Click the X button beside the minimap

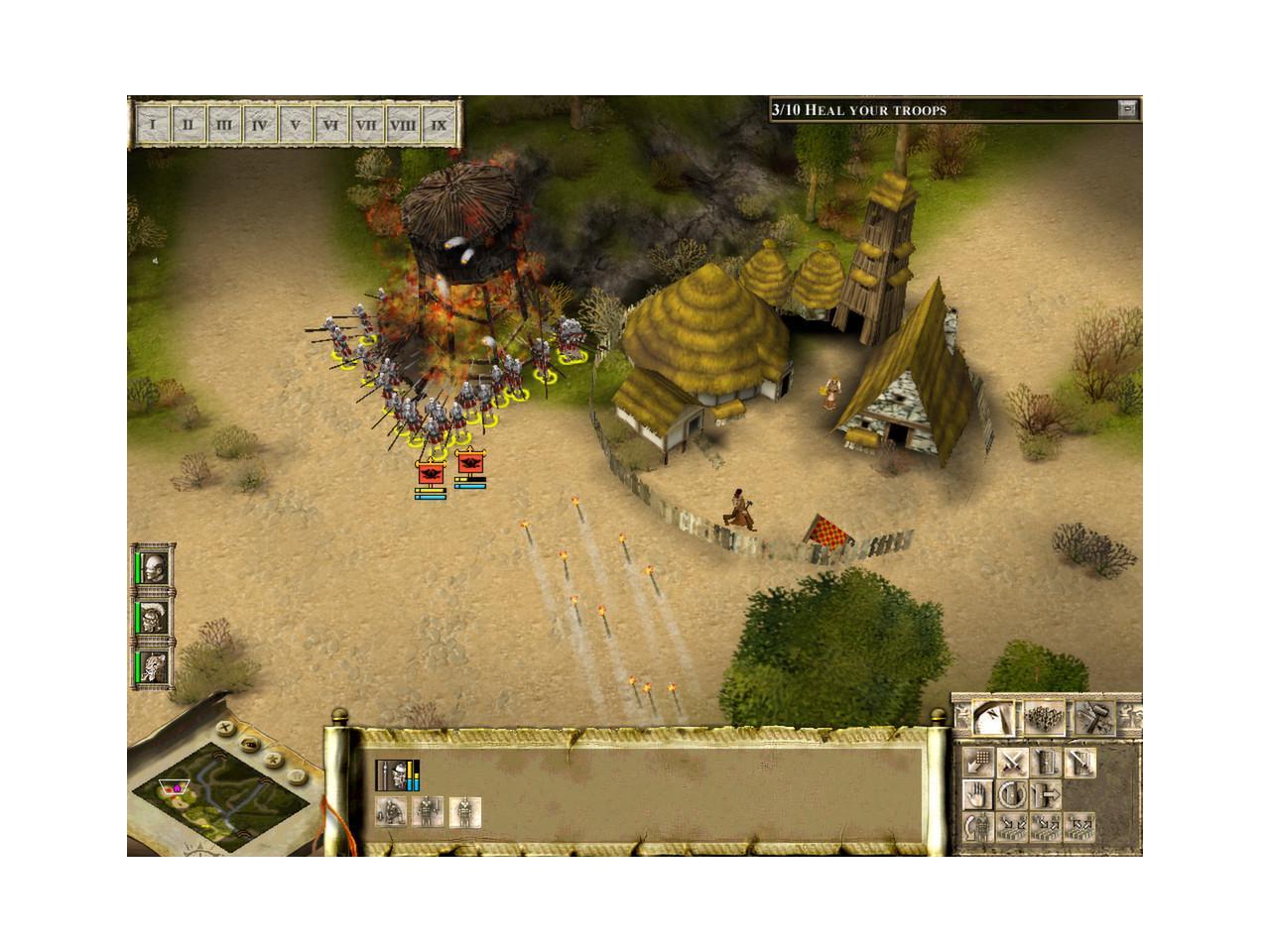(x=226, y=727)
